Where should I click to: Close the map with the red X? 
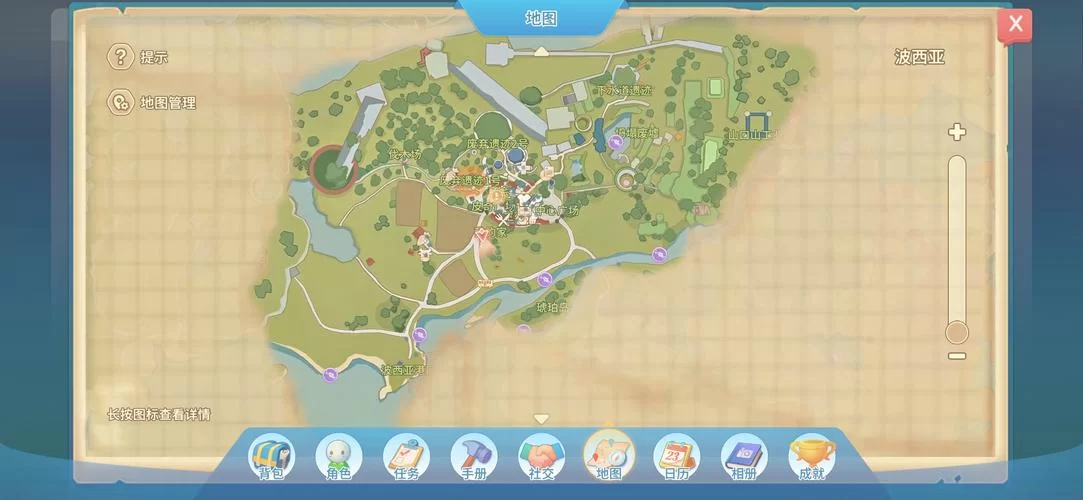tap(1015, 24)
